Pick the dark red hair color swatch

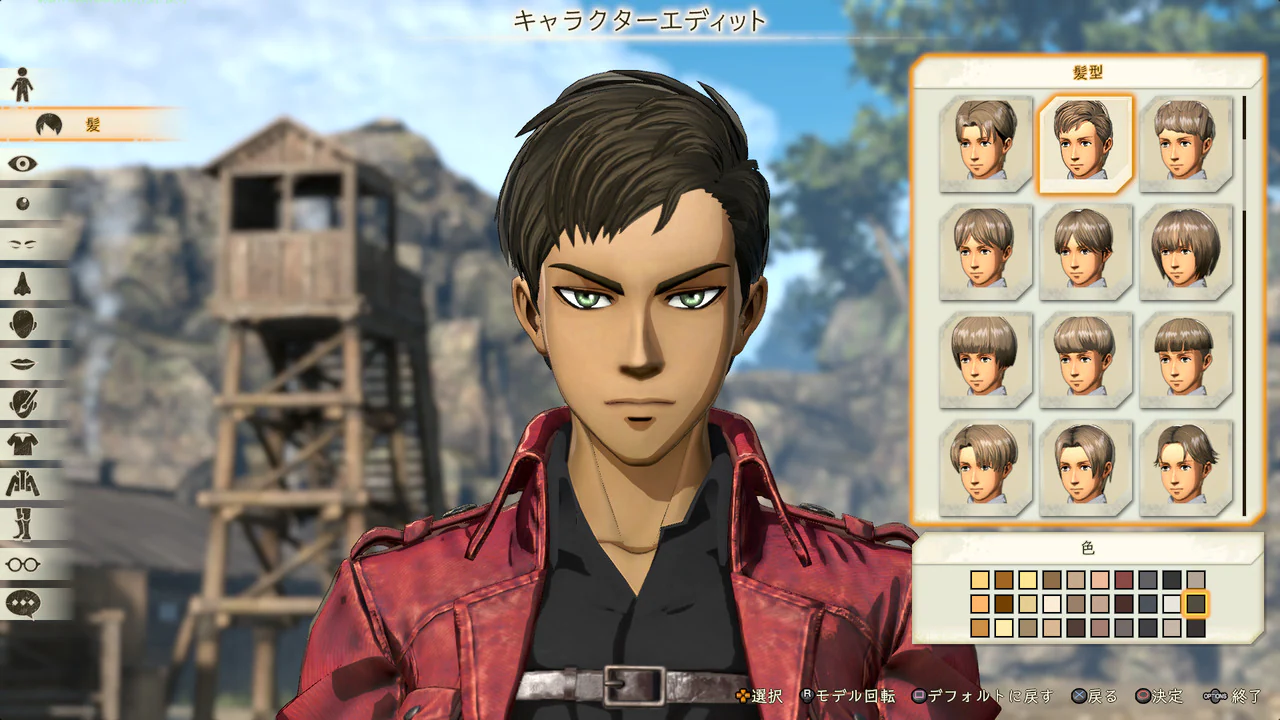(1122, 579)
